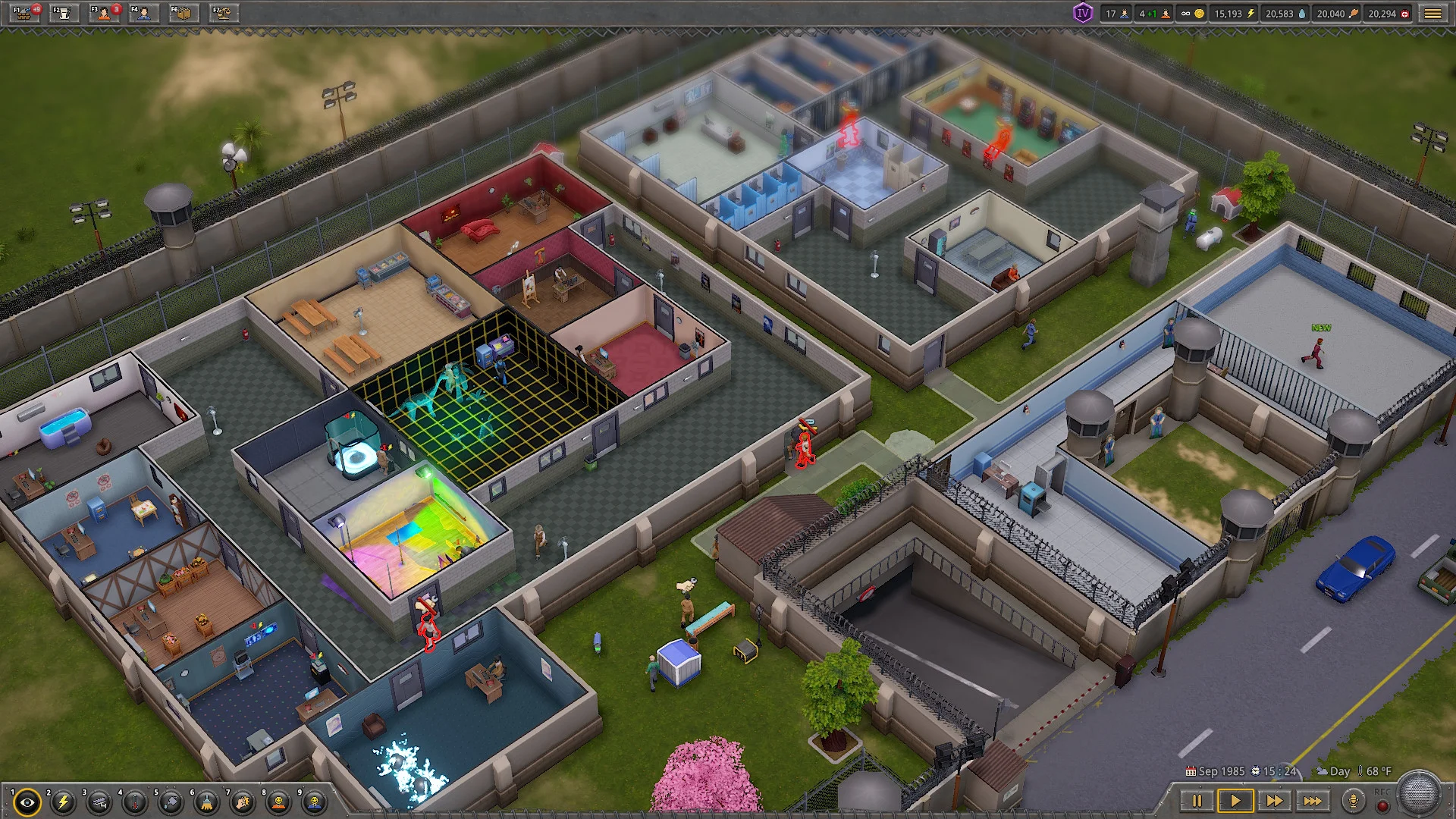Viewport: 1456px width, 819px height.
Task: Show the orange prisoner mood overlay
Action: 279,802
